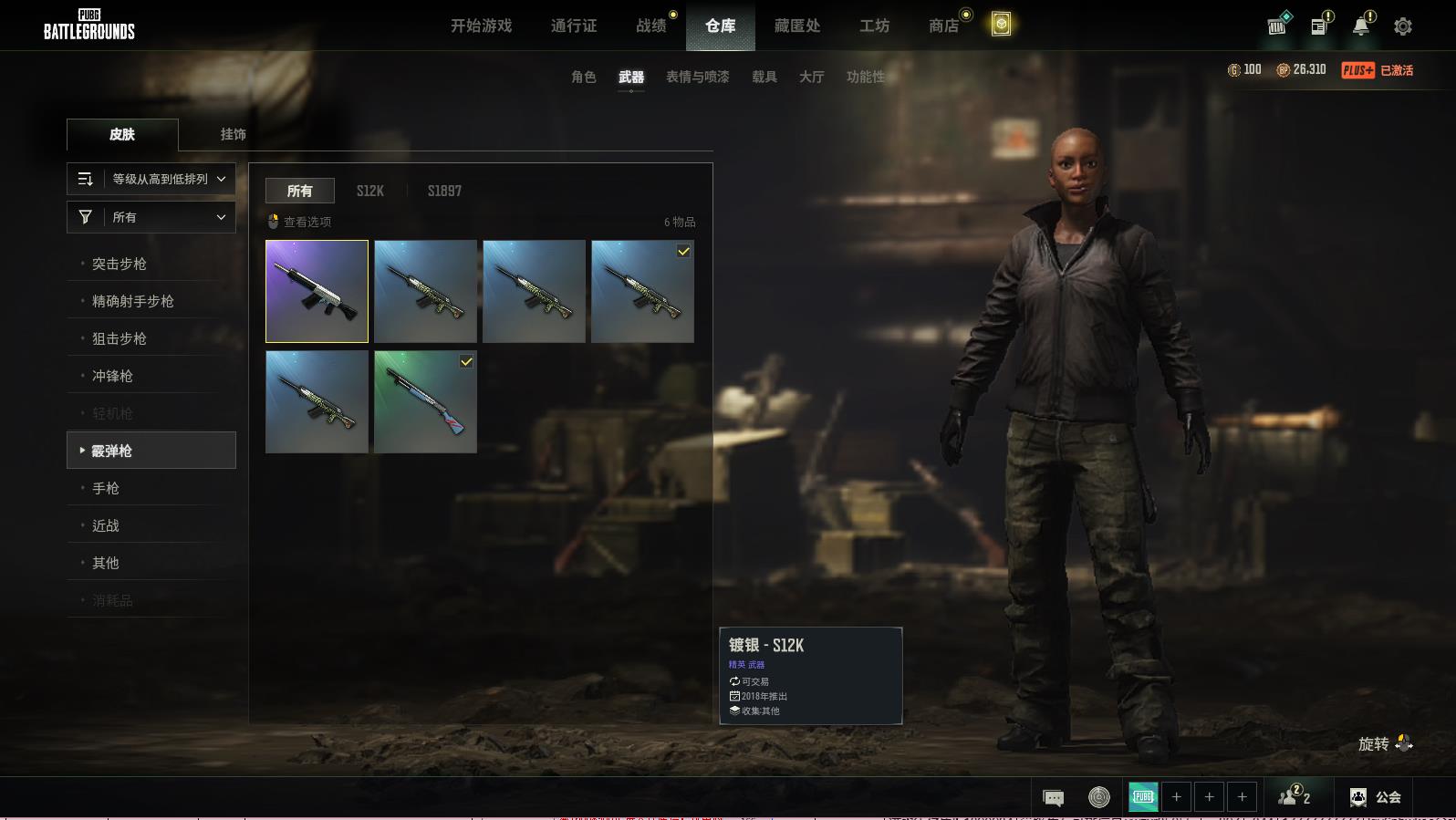The image size is (1456, 820).
Task: Open the 等级从高到低排列 sort dropdown
Action: (151, 179)
